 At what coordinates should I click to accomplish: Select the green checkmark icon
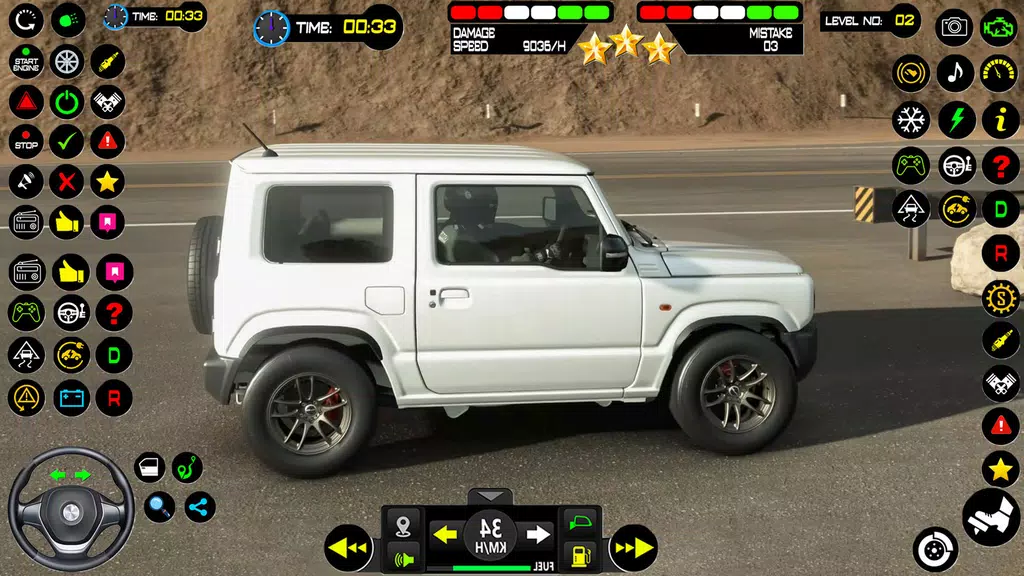tap(67, 142)
